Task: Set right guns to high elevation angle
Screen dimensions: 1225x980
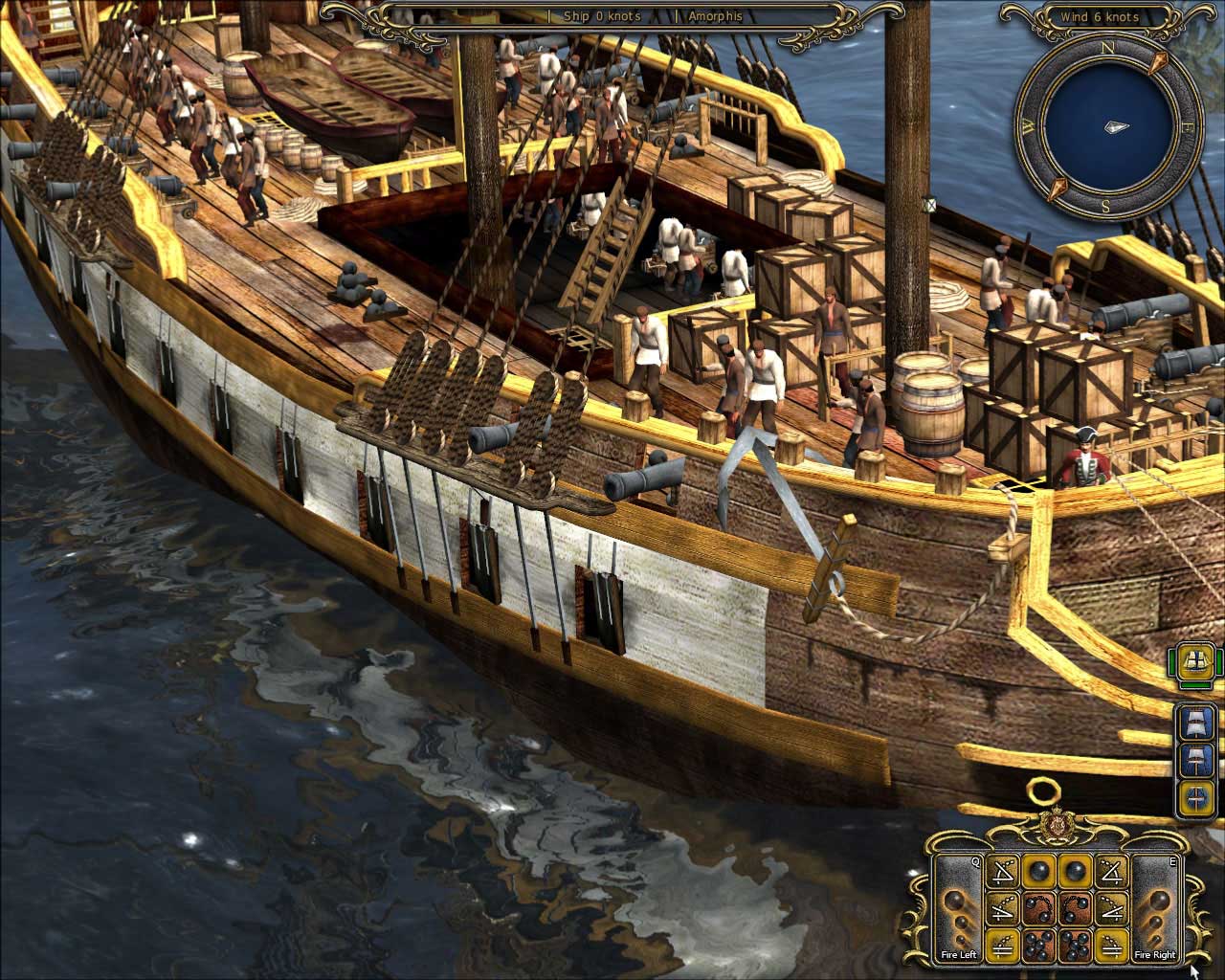Action: (x=1110, y=872)
